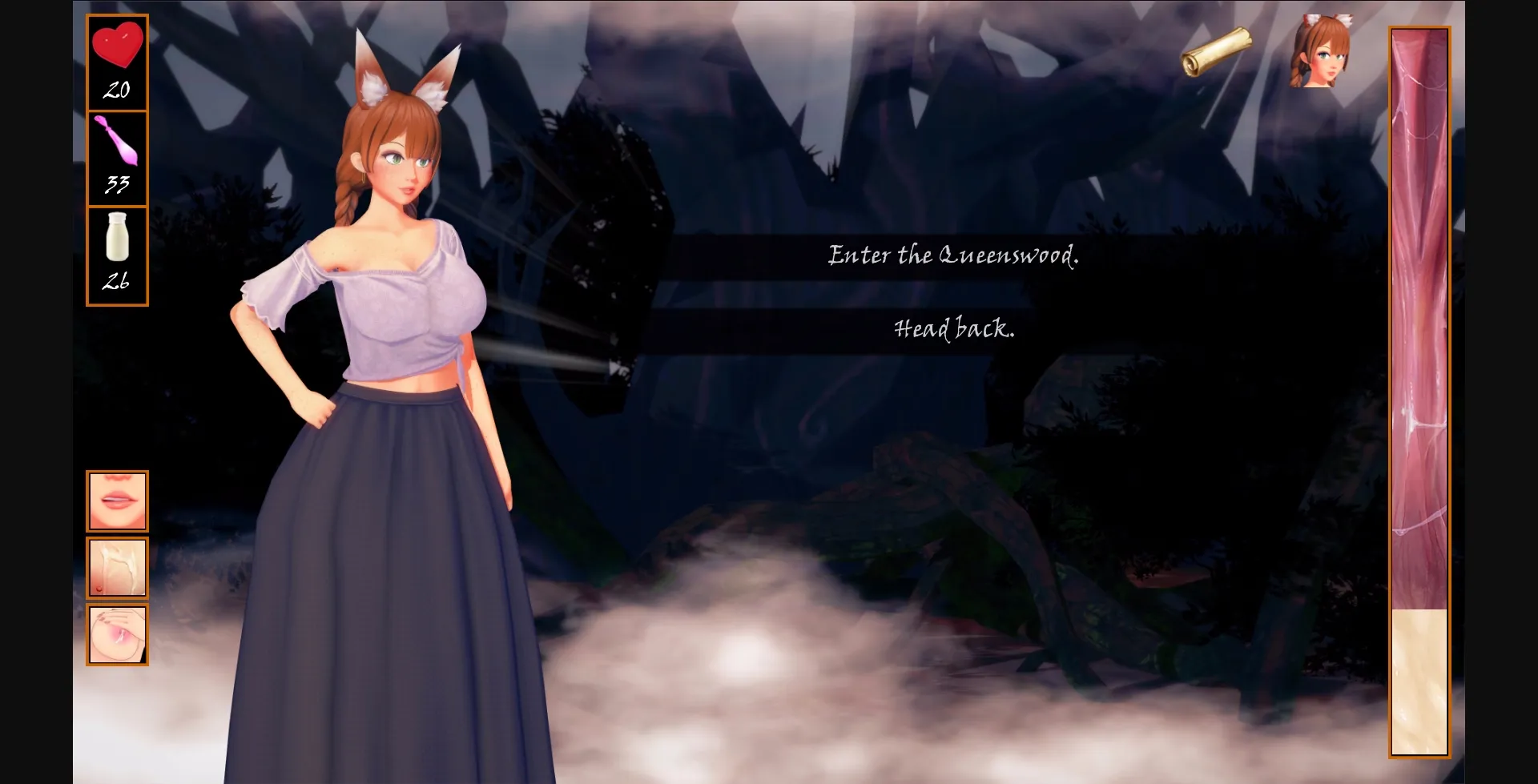Choose the 'Head back.' dialogue option

[x=953, y=328]
